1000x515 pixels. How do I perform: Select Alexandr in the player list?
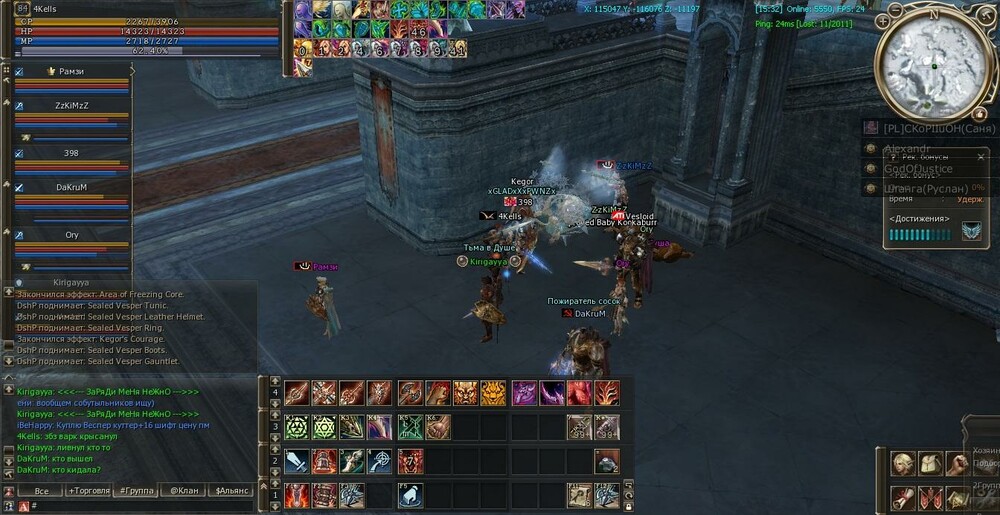click(908, 148)
